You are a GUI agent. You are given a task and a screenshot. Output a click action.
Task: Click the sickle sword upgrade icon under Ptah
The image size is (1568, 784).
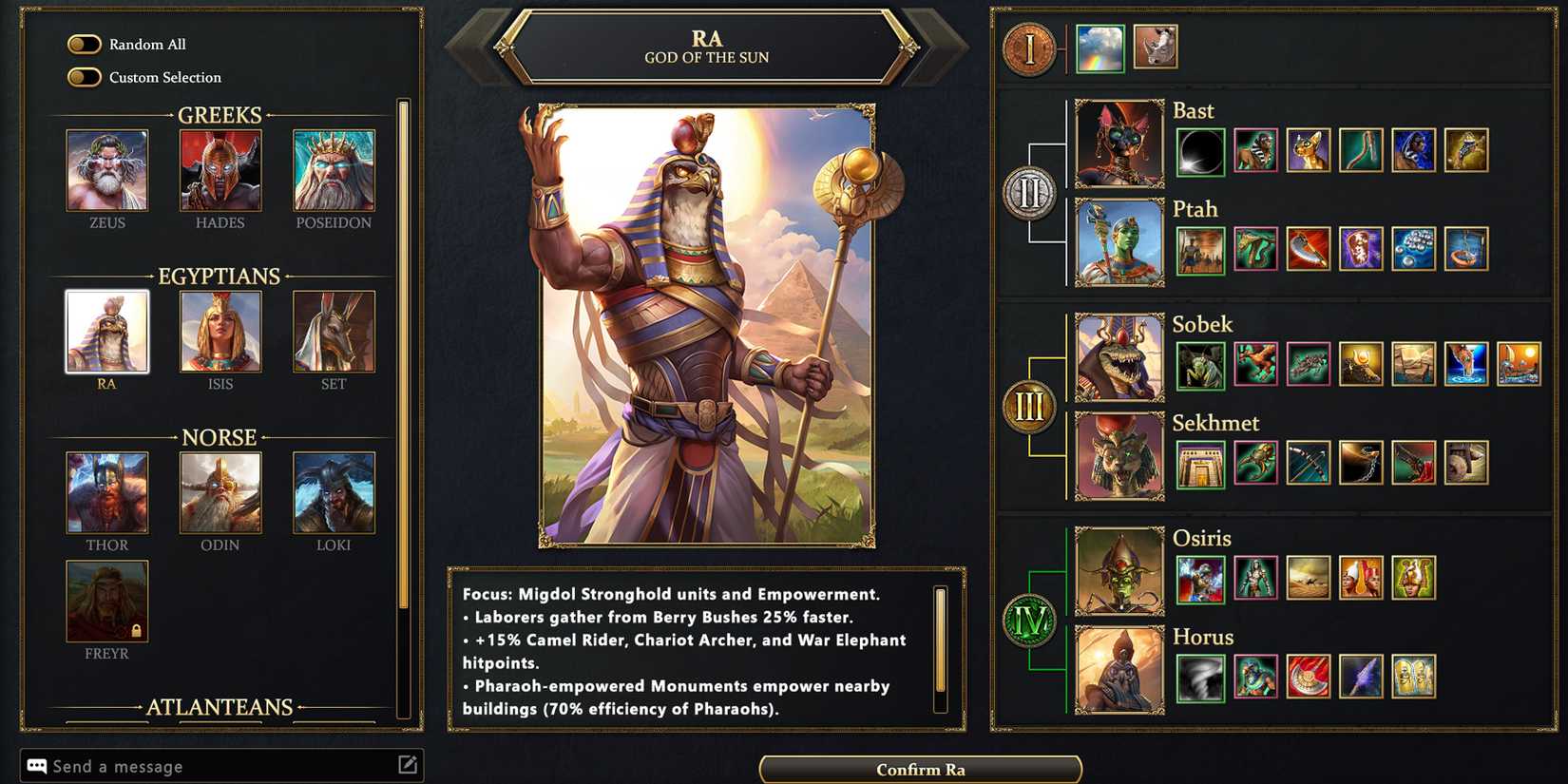(x=1308, y=249)
